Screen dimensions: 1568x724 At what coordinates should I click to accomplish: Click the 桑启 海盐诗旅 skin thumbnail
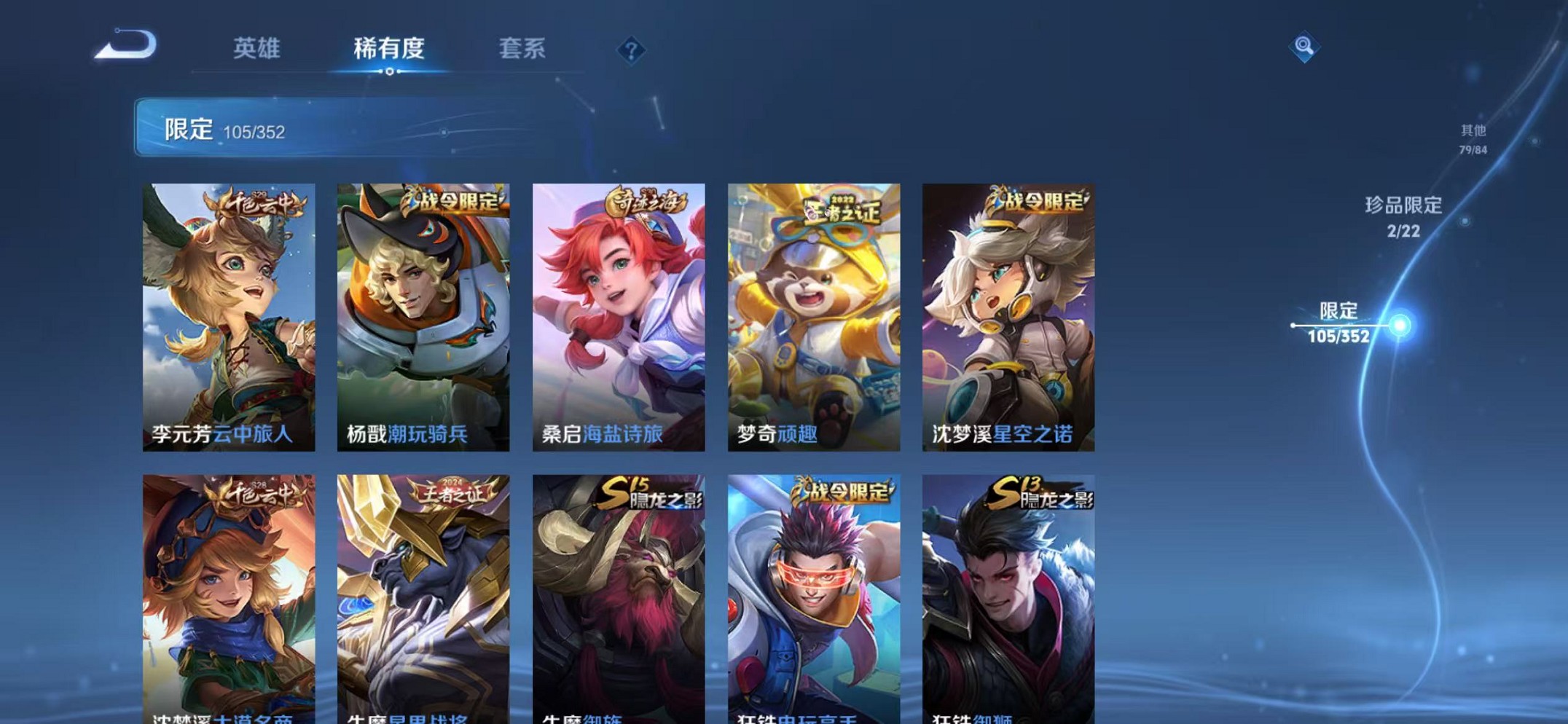point(619,313)
